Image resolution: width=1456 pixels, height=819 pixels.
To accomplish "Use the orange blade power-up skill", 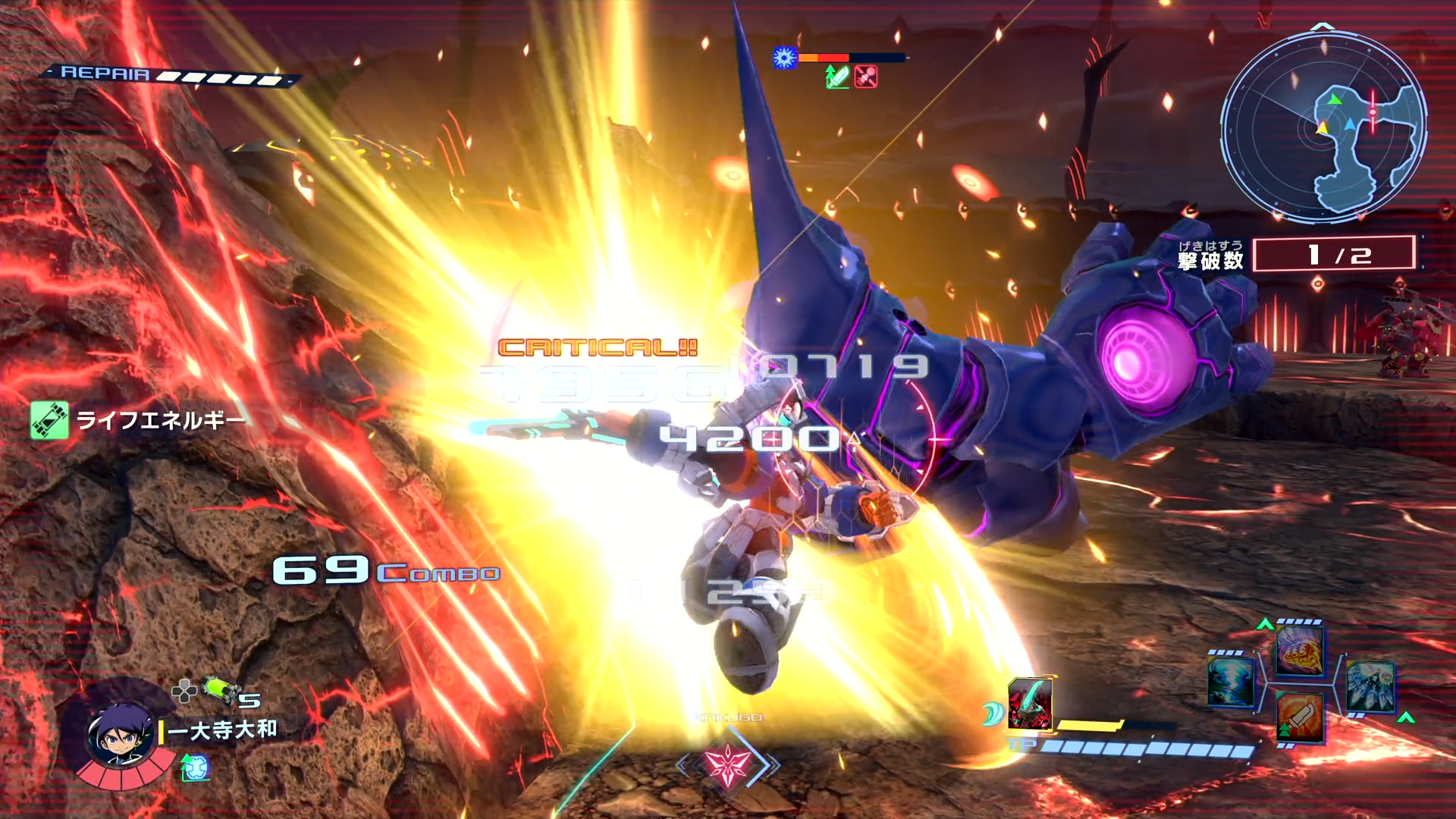I will pyautogui.click(x=1300, y=717).
